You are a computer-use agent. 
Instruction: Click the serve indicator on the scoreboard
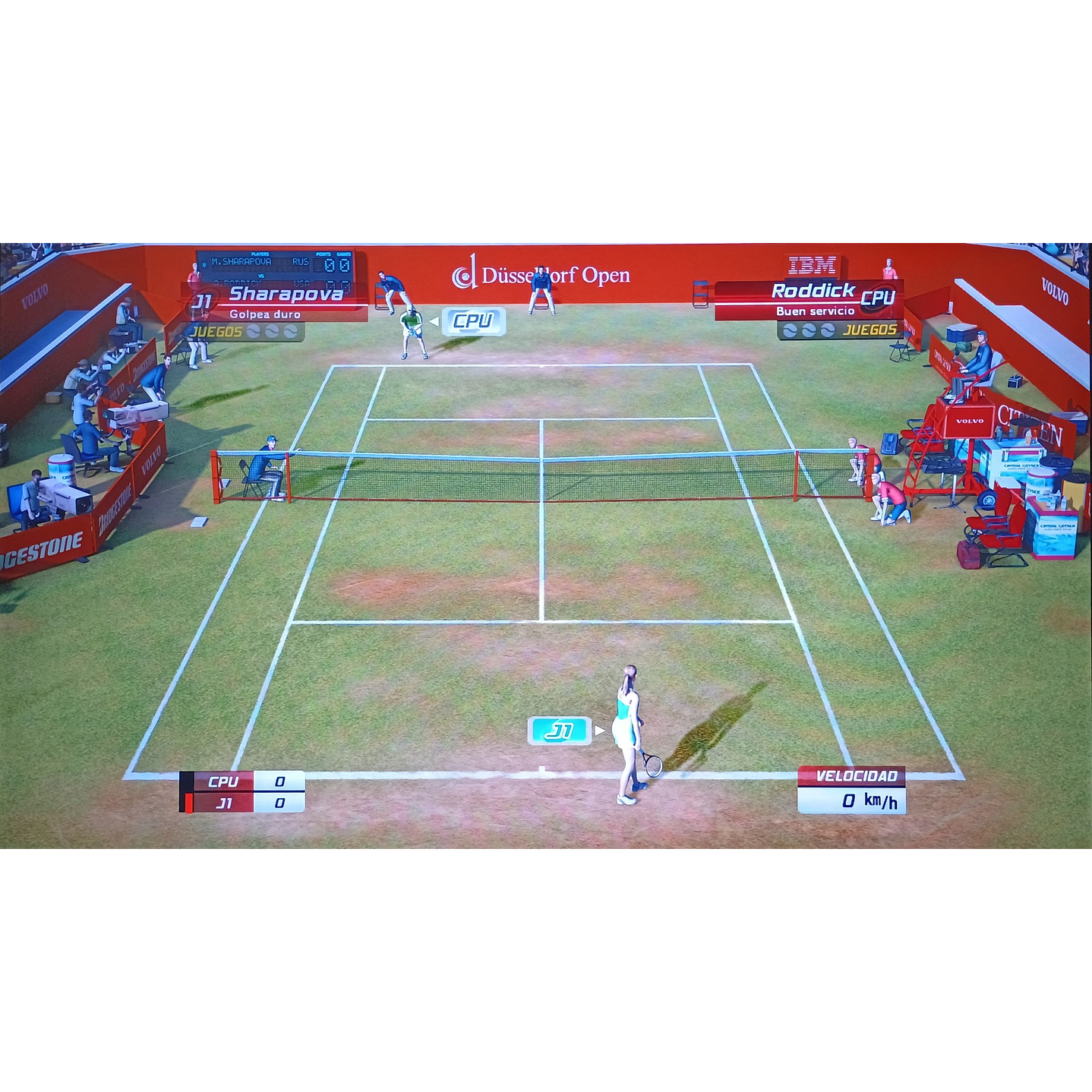coord(204,265)
